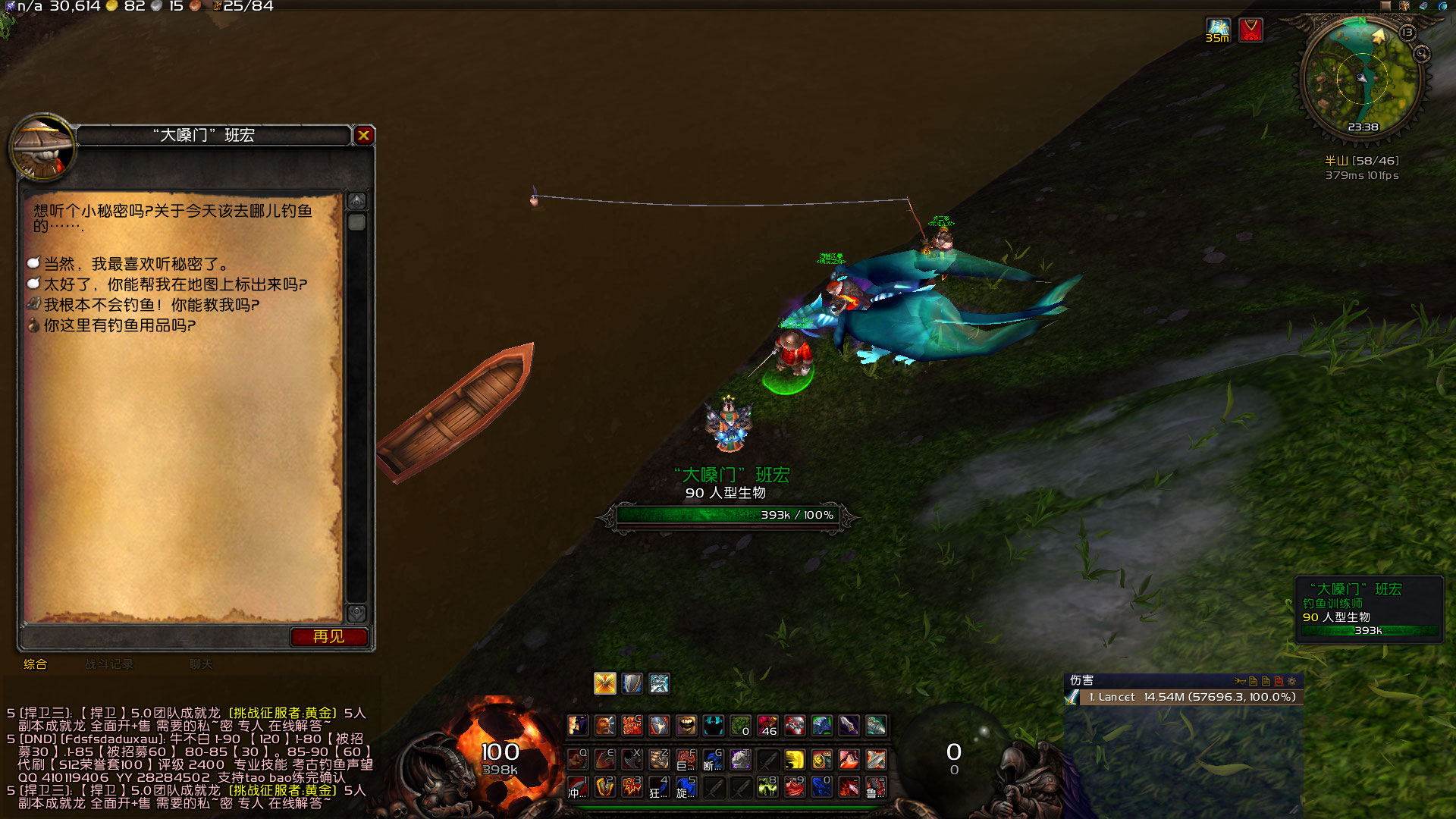Use the charge ability bound to 1
Image resolution: width=1456 pixels, height=819 pixels.
578,786
